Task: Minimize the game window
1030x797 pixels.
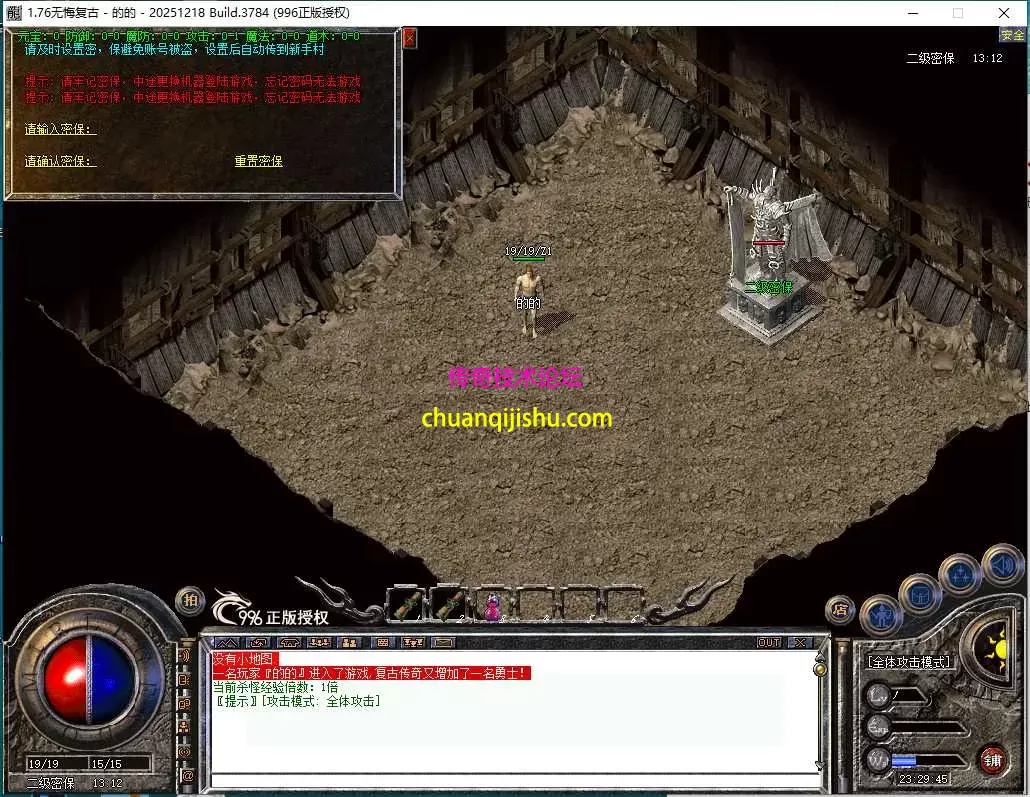Action: pos(912,13)
